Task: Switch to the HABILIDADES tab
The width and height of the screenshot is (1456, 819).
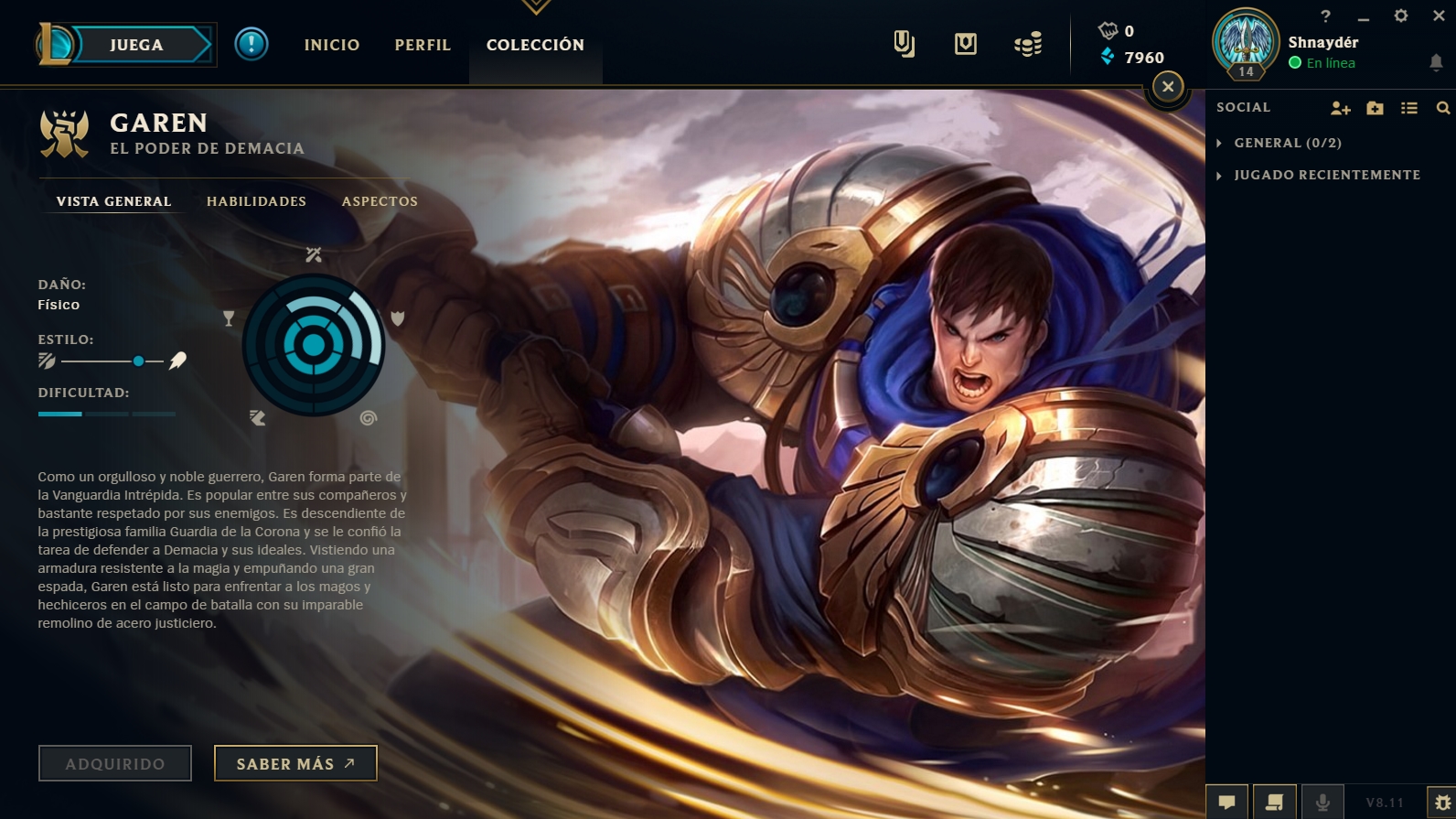Action: click(x=256, y=201)
